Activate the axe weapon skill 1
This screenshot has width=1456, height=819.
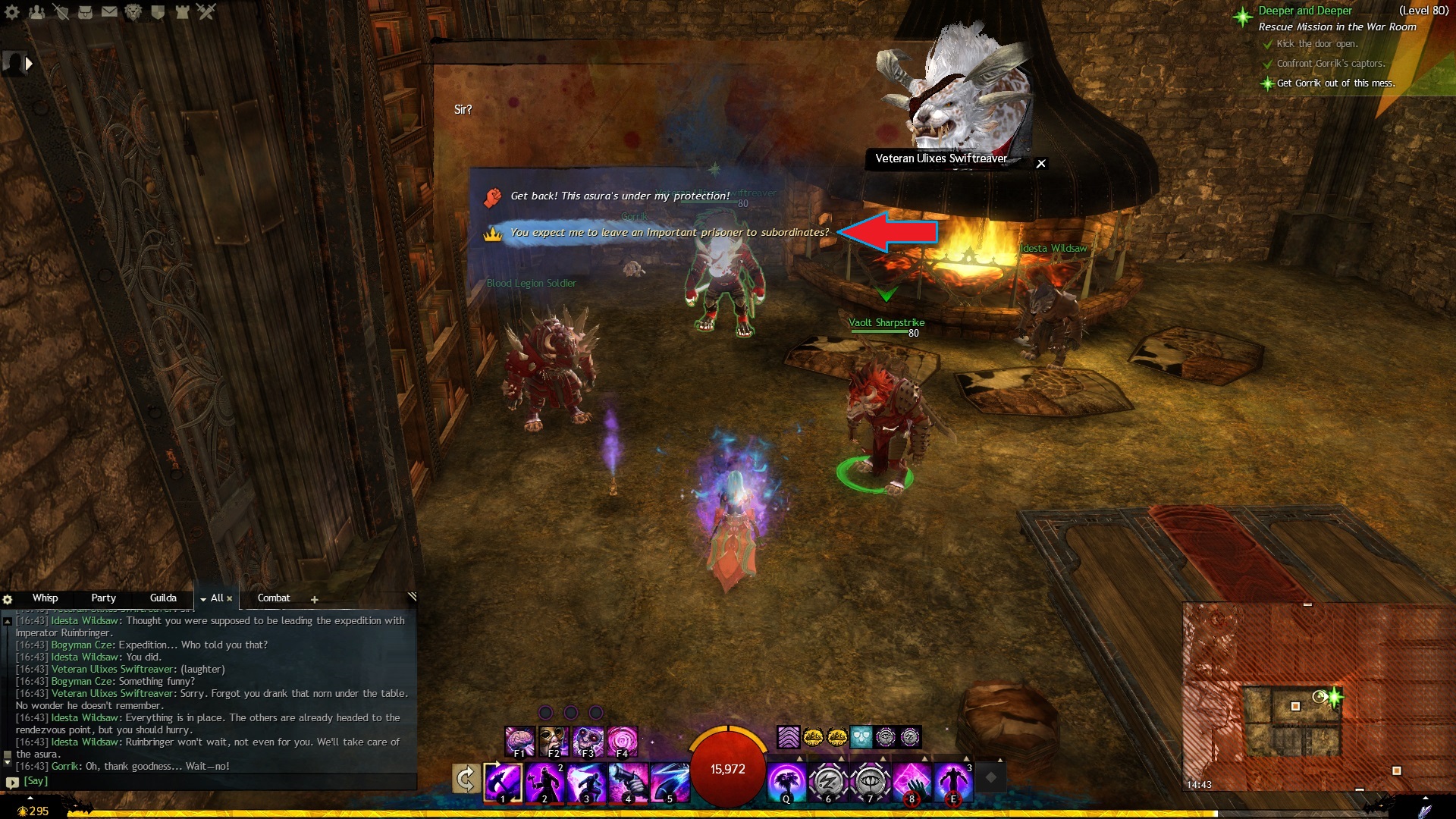tap(503, 782)
